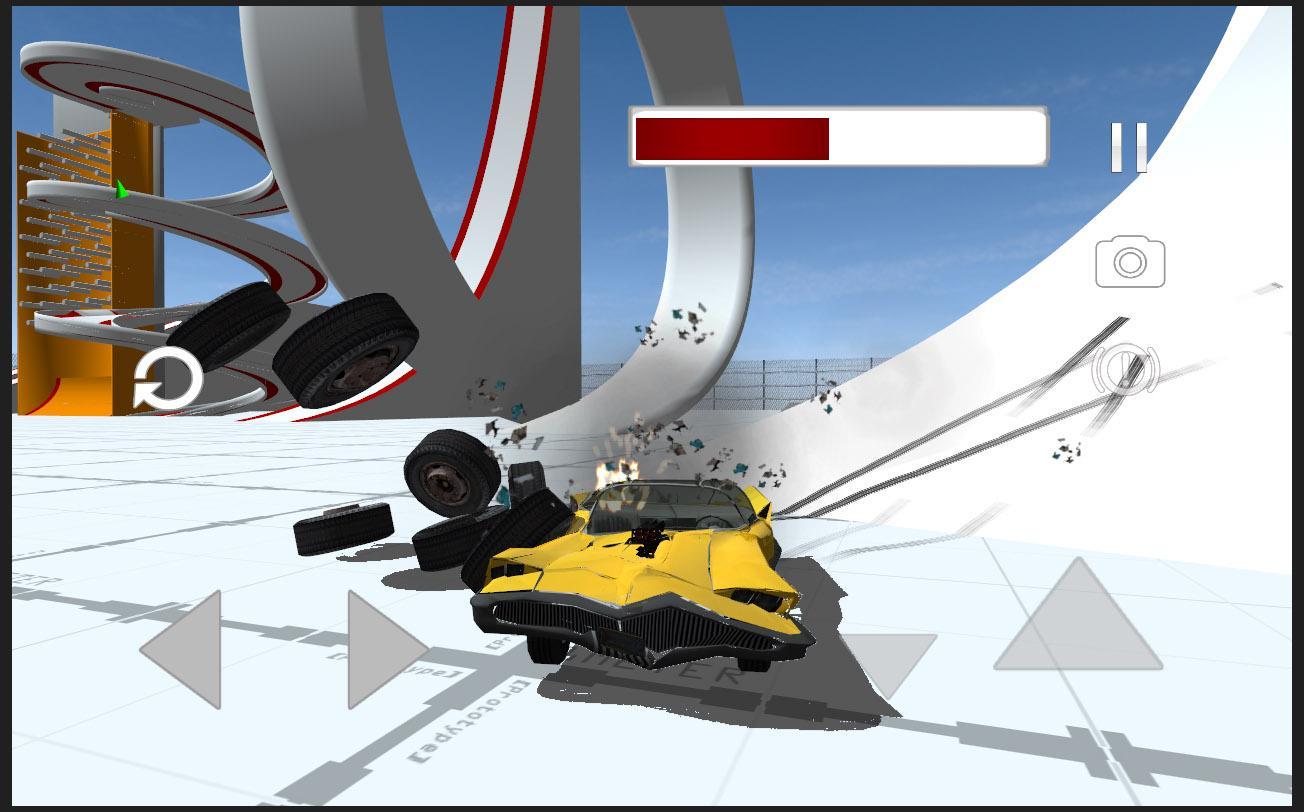Toggle the pause state
1304x812 pixels.
click(1129, 146)
